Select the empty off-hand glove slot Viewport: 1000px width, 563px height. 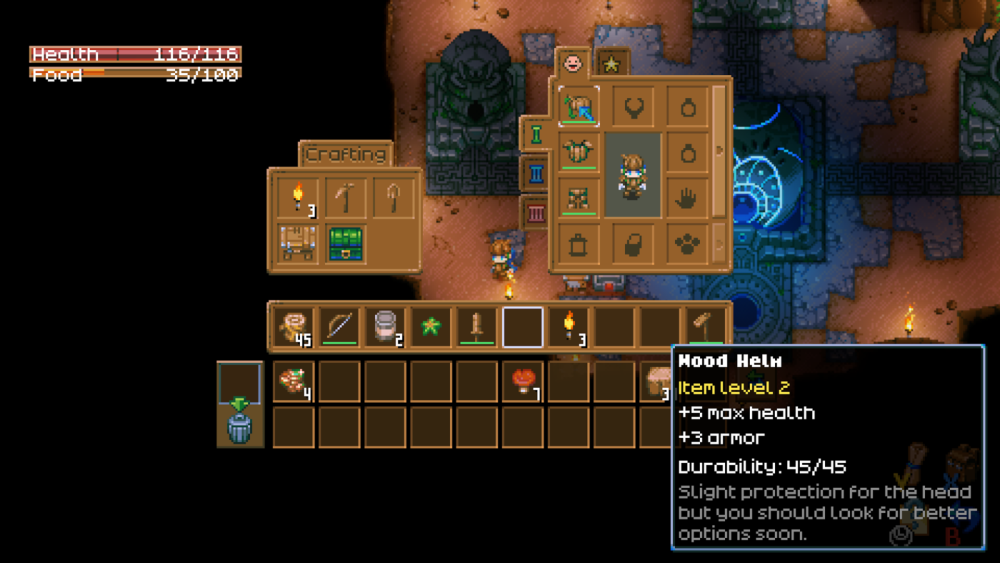(687, 197)
